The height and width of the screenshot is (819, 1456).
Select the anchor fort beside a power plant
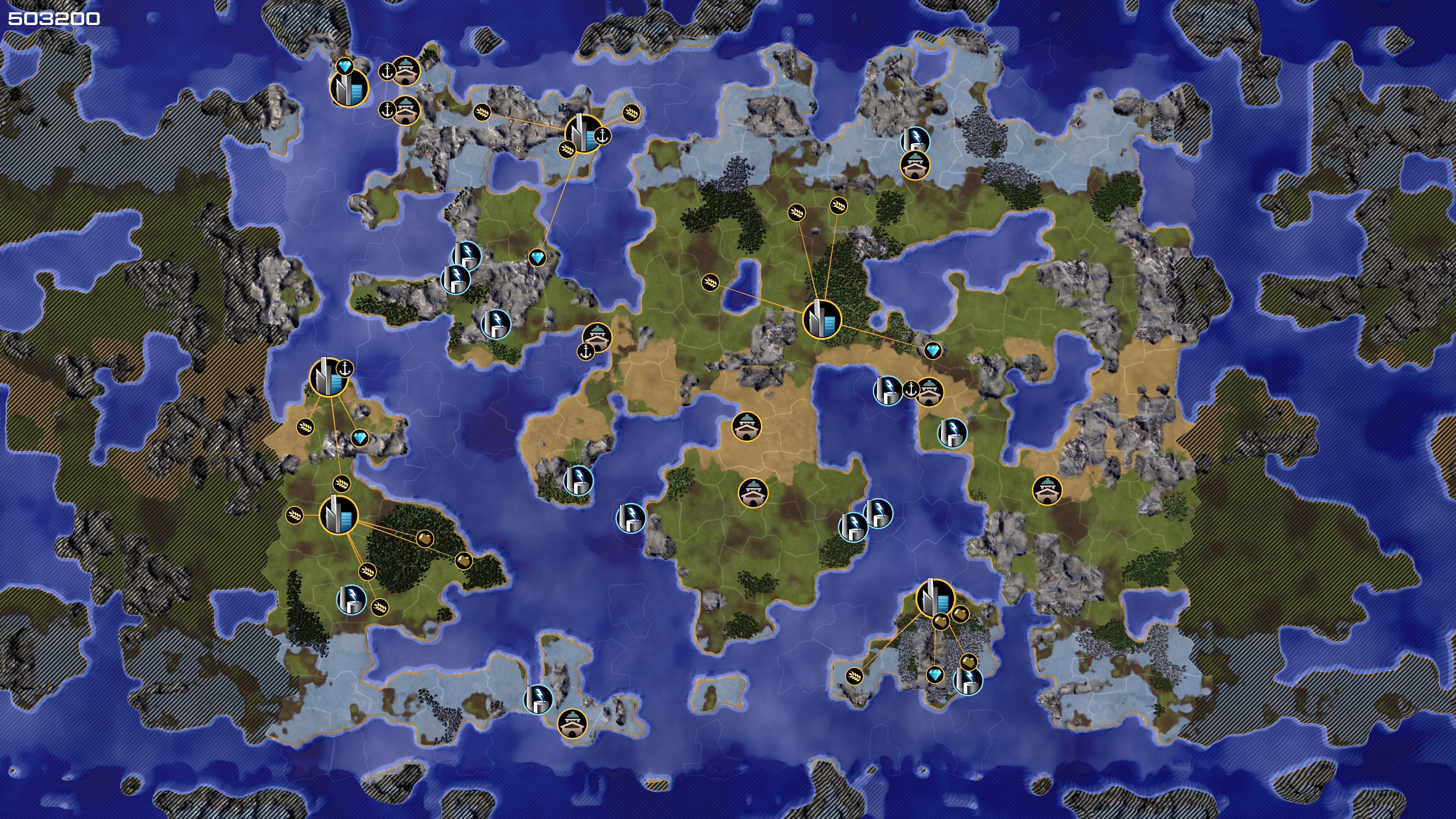[x=929, y=391]
